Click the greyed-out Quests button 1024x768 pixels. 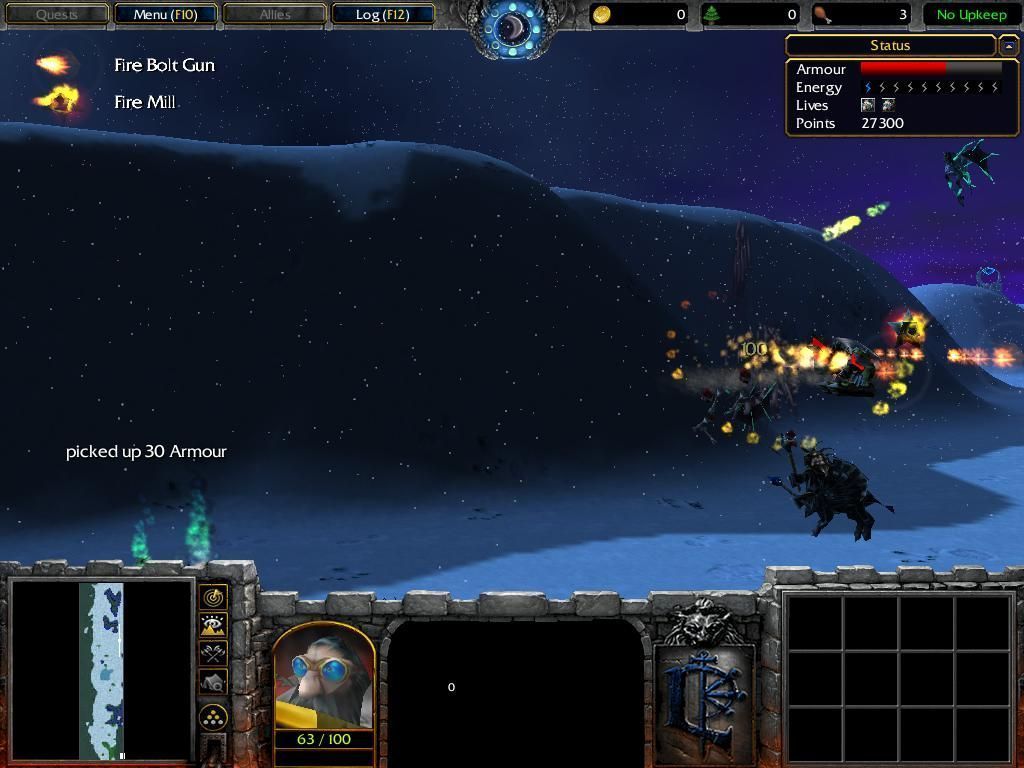coord(57,15)
